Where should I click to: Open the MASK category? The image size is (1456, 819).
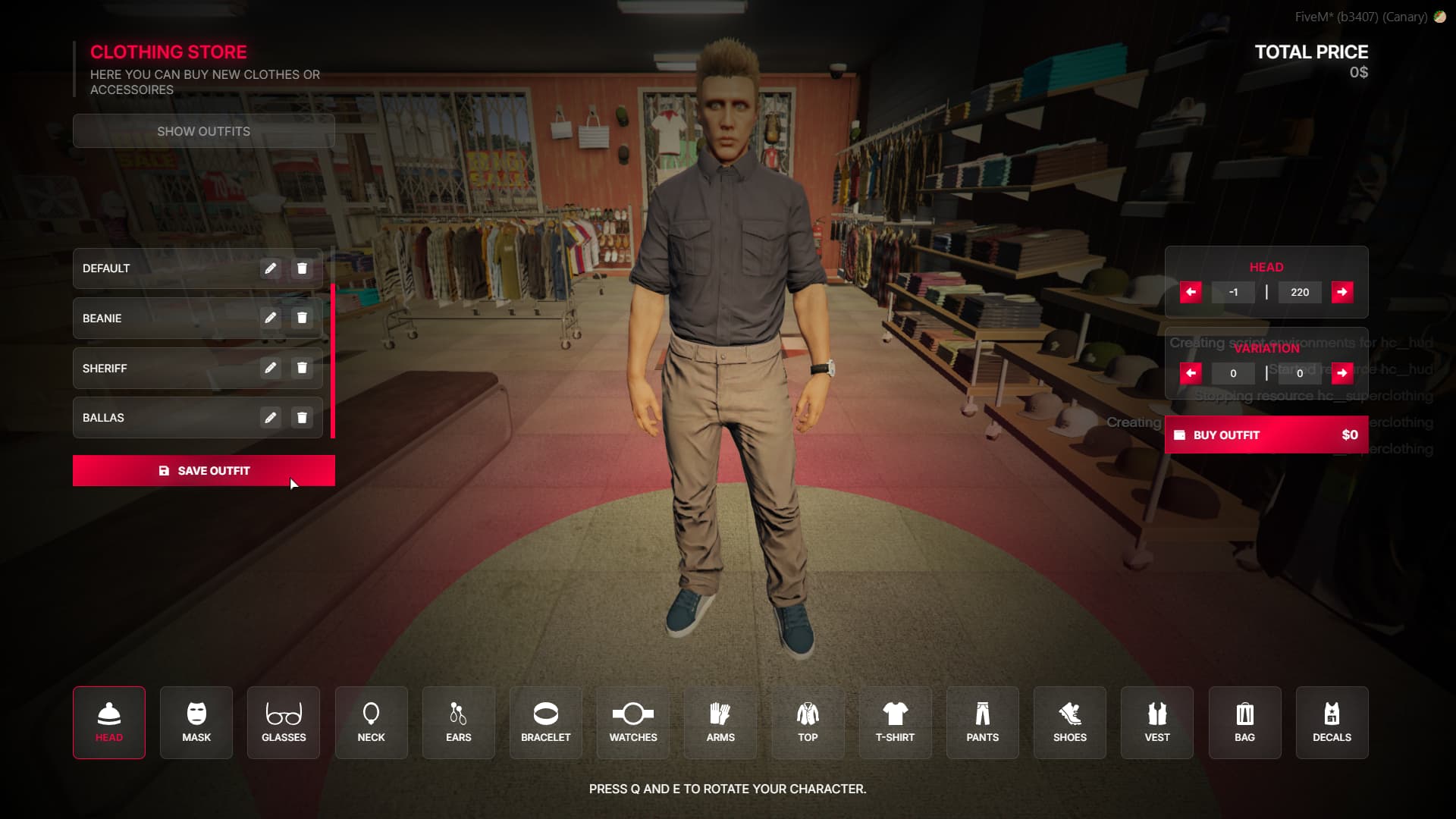coord(196,722)
